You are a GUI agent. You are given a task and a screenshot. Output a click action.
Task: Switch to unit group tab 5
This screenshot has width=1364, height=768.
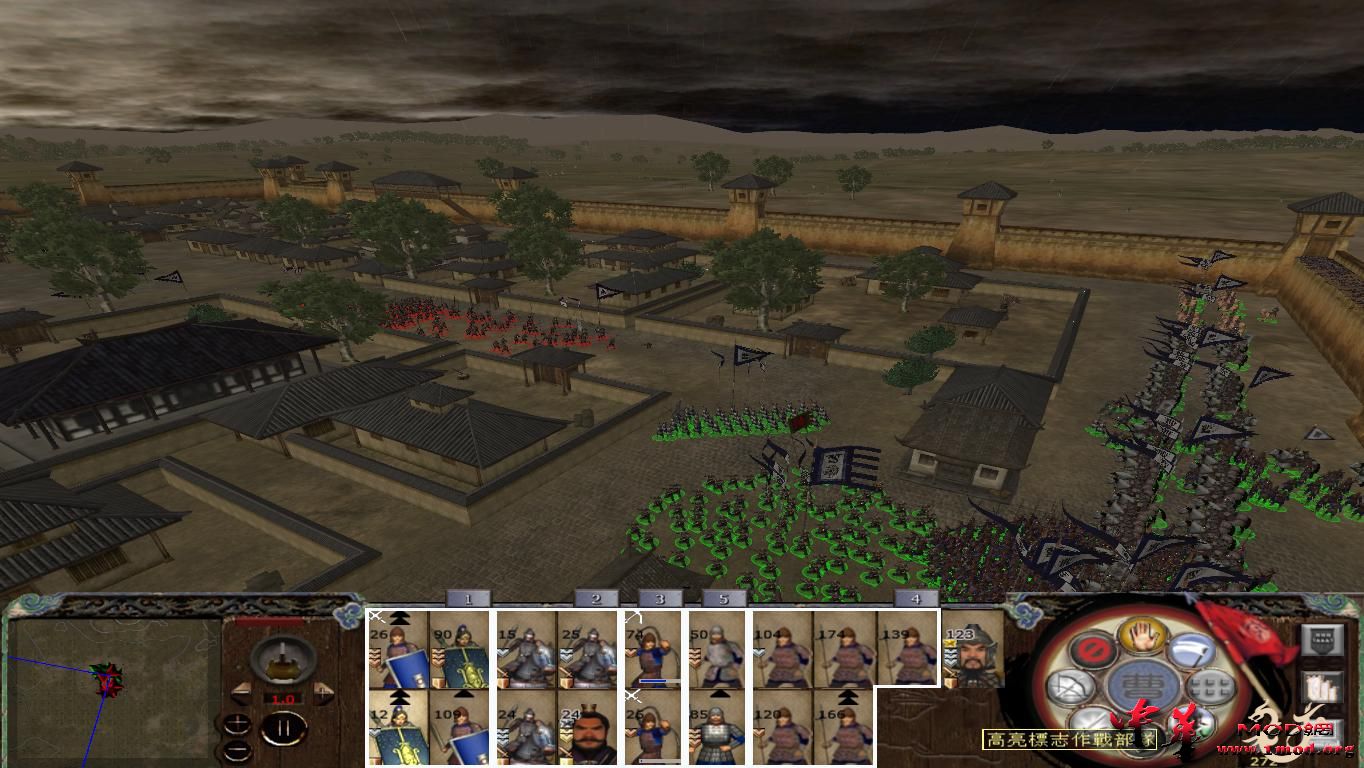coord(723,600)
